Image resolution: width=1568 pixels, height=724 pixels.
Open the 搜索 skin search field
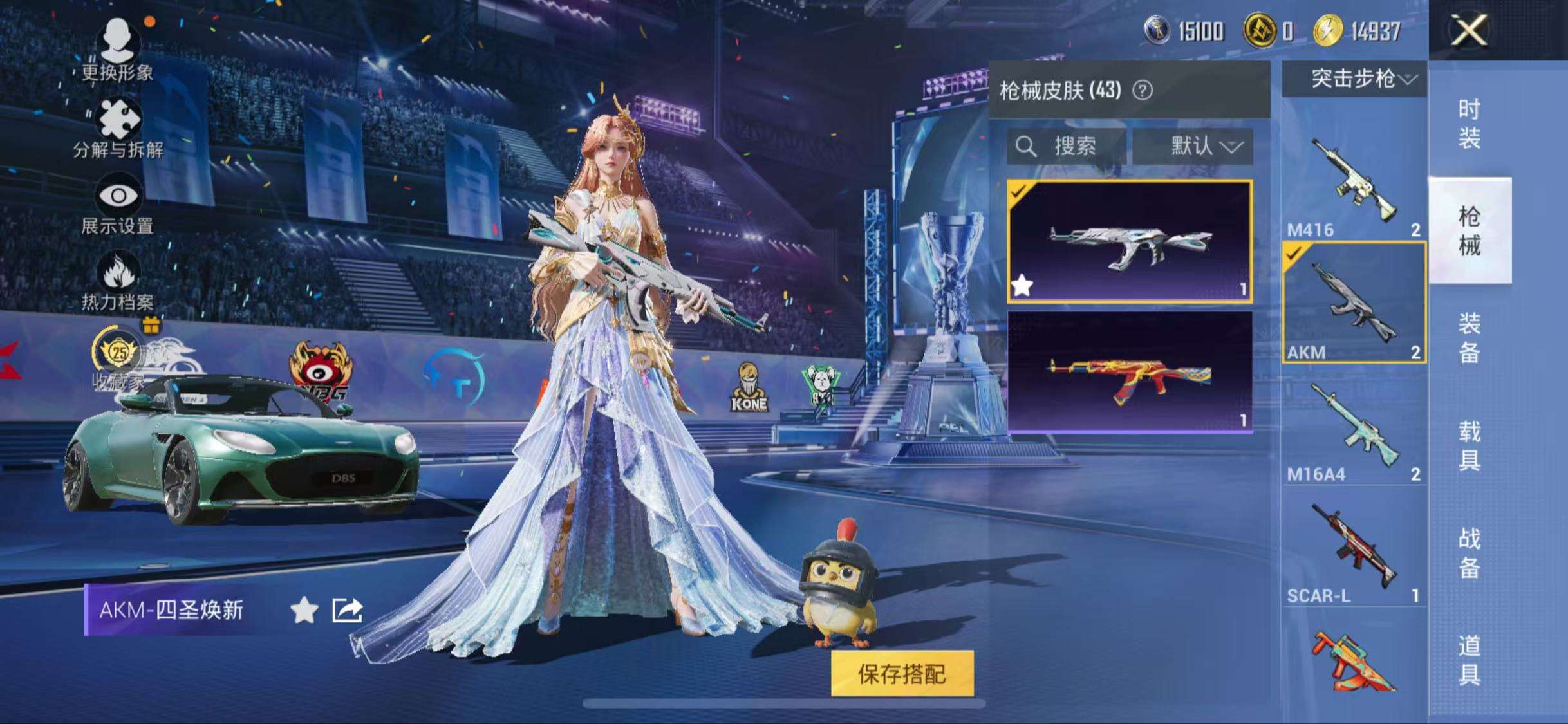coord(1067,146)
